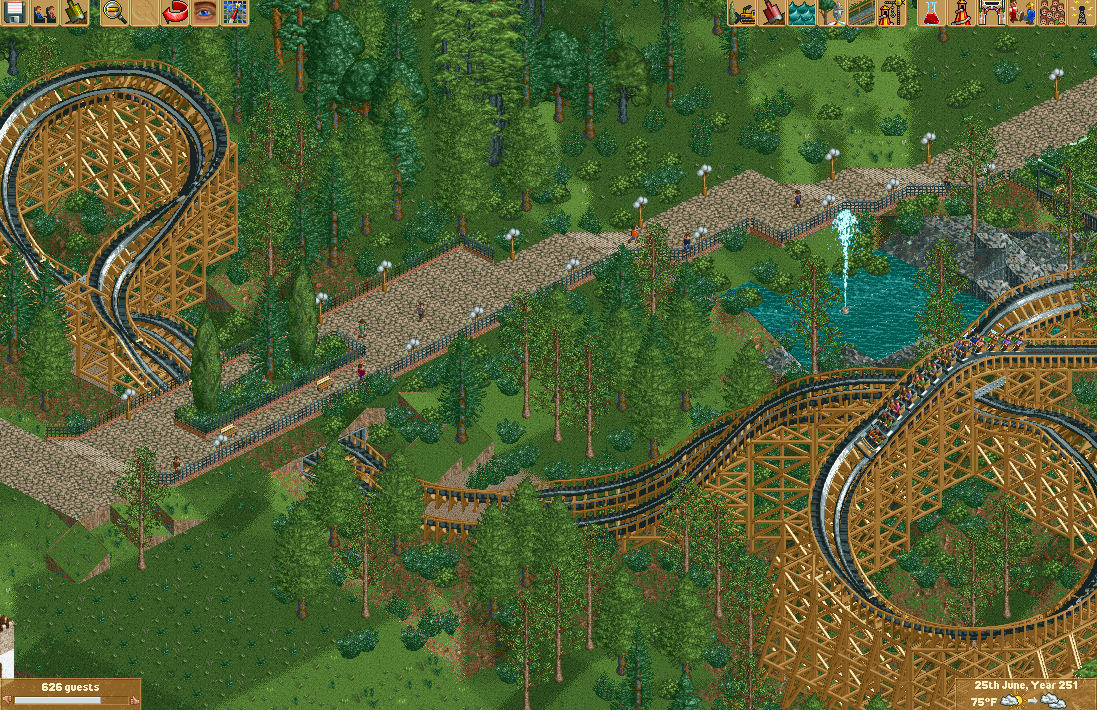Open the scenery window with tree icon
The height and width of the screenshot is (710, 1097).
point(832,13)
